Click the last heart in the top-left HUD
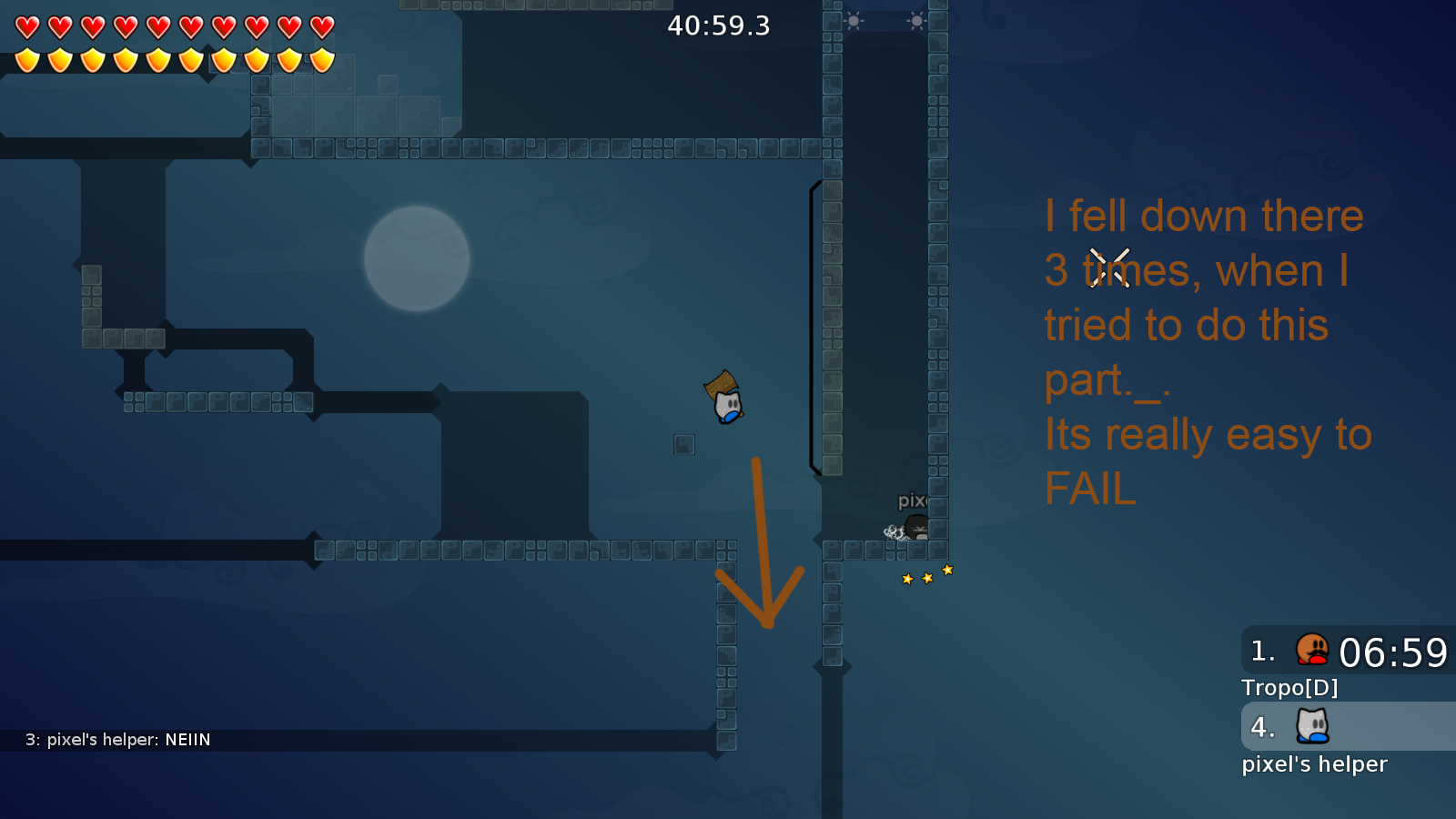Viewport: 1456px width, 819px height. coord(321,26)
